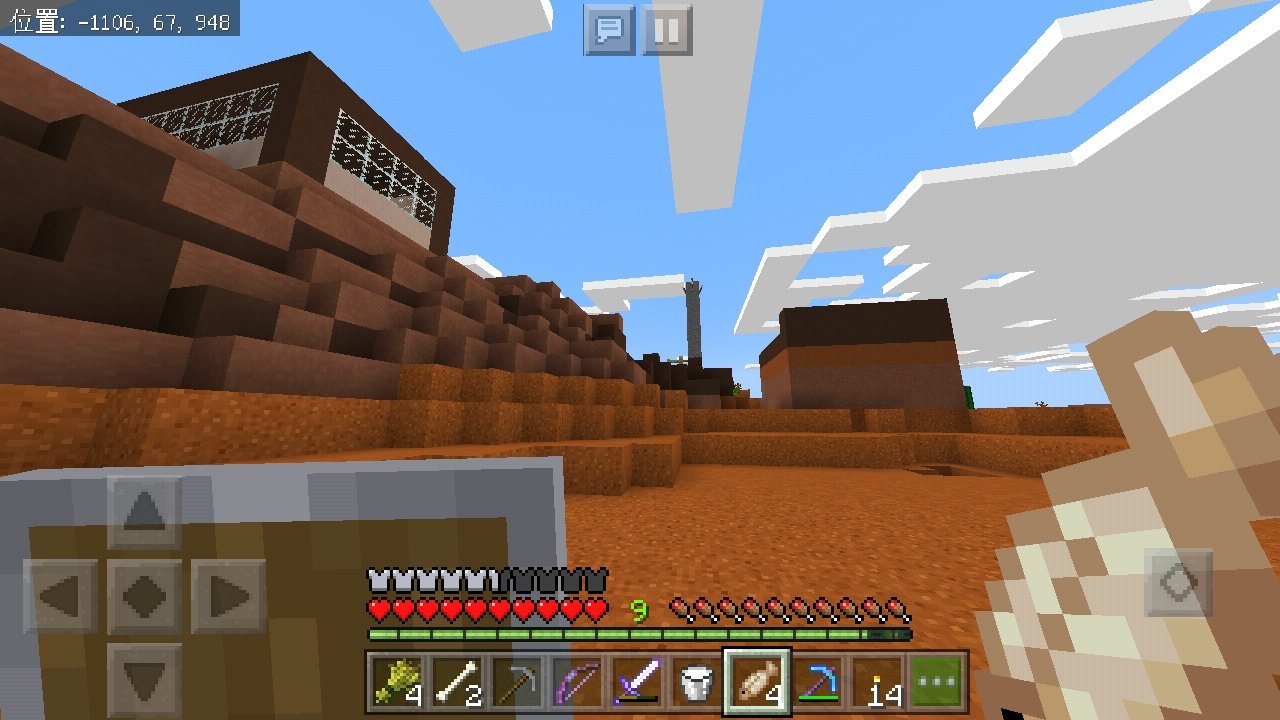
Task: Pause the game with the pause icon
Action: point(665,29)
